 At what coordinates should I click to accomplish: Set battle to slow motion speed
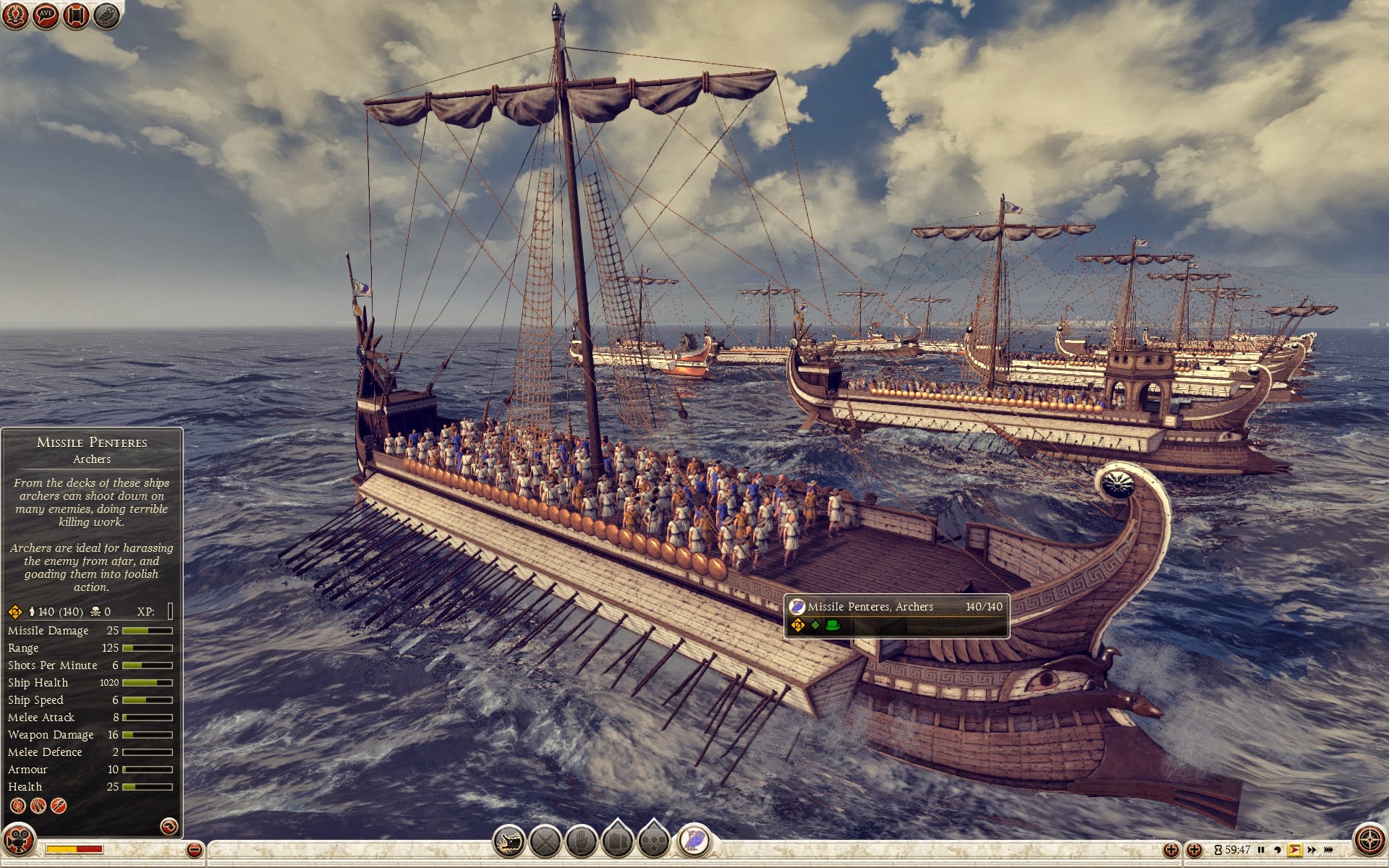point(1278,850)
